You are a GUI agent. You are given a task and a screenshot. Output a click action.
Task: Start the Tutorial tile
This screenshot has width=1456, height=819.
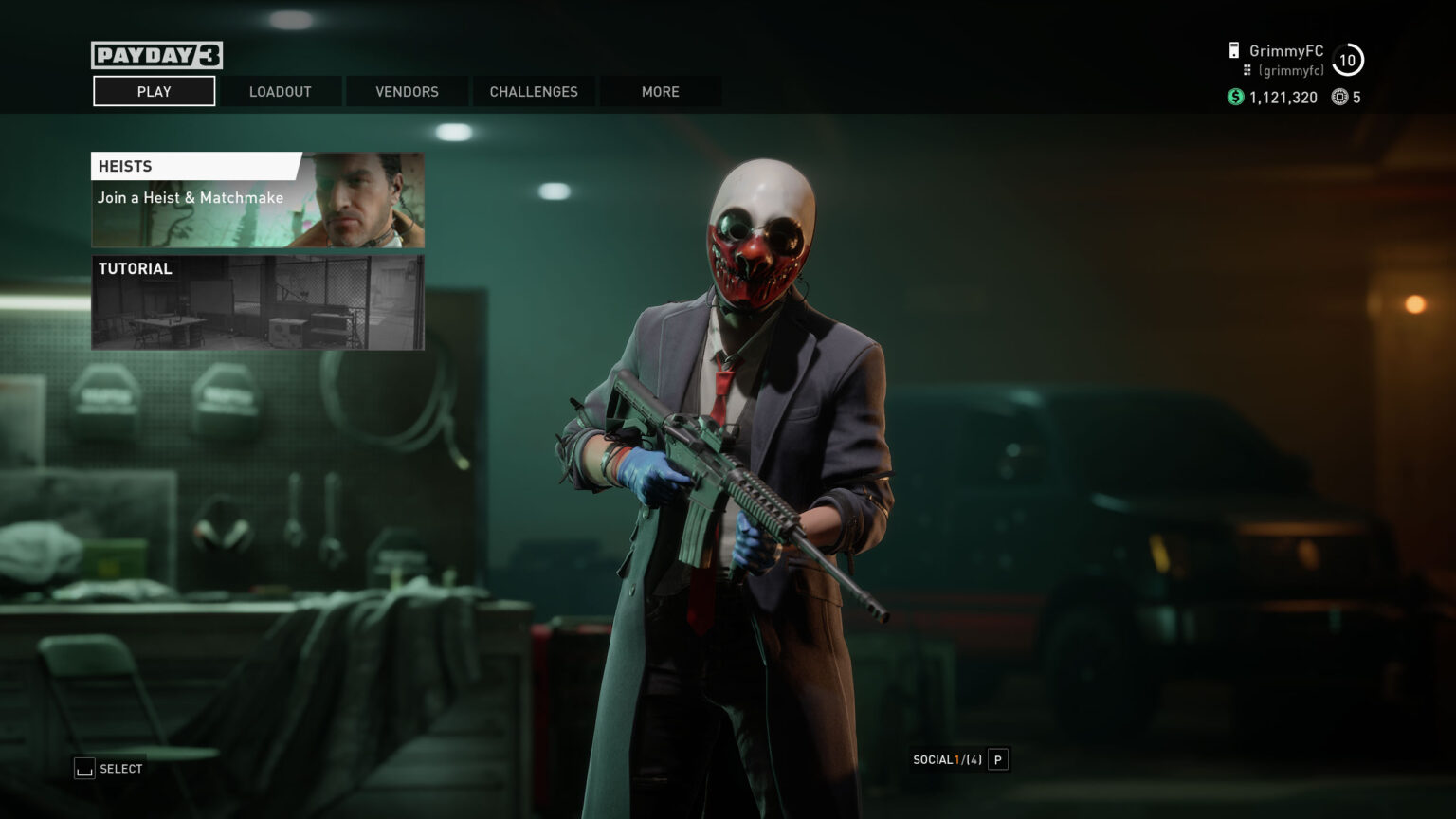[x=257, y=302]
